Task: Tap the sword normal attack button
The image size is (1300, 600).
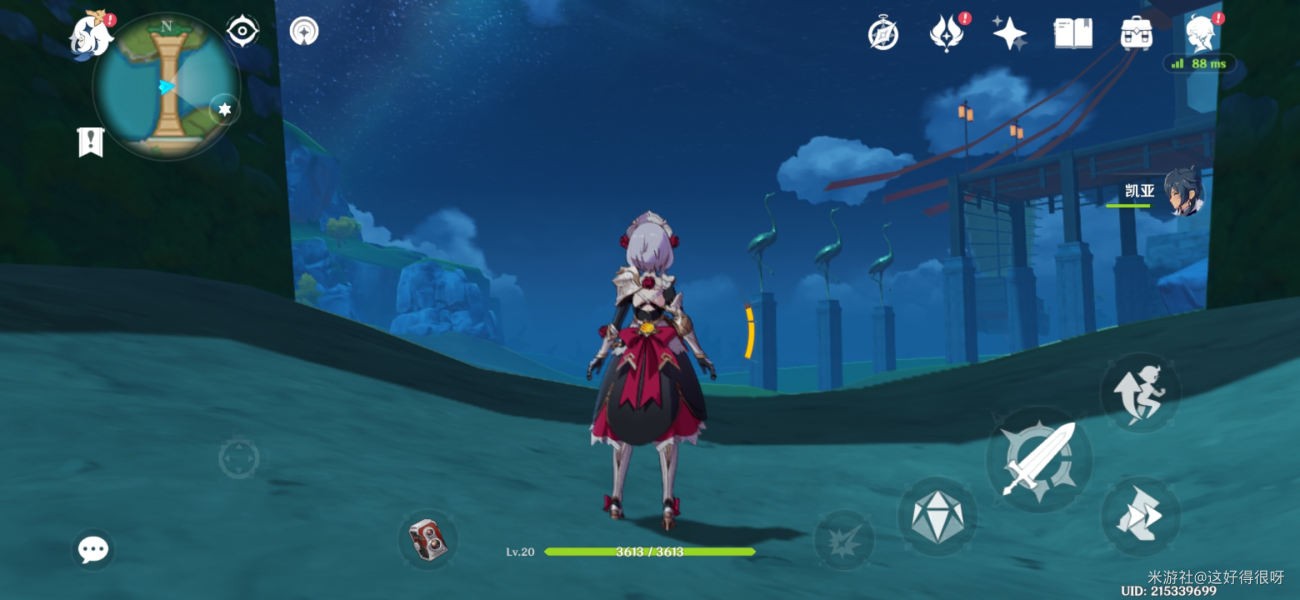Action: coord(1038,460)
